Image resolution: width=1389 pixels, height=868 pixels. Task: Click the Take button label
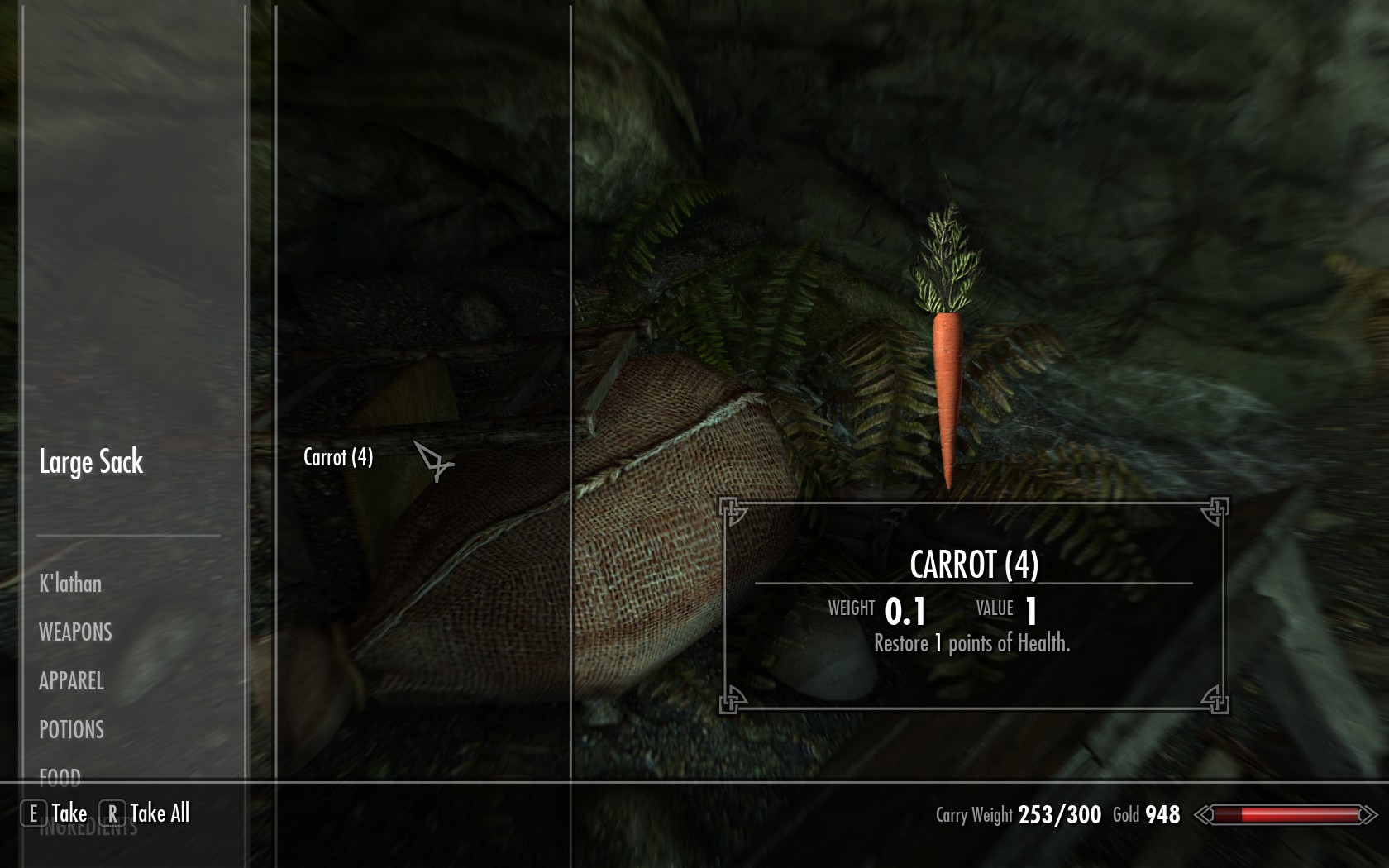point(69,813)
